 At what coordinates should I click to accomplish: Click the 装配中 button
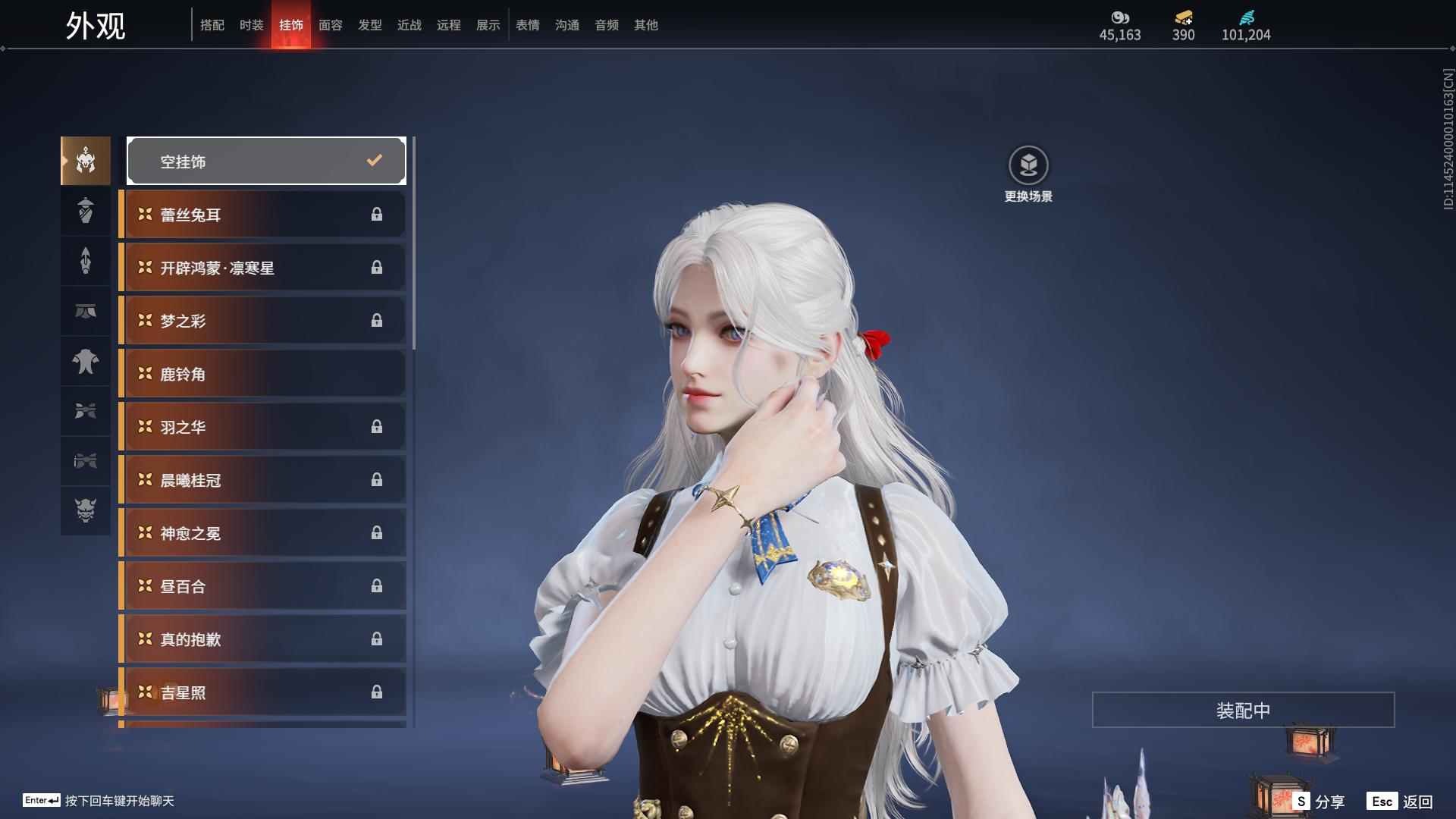(1243, 710)
